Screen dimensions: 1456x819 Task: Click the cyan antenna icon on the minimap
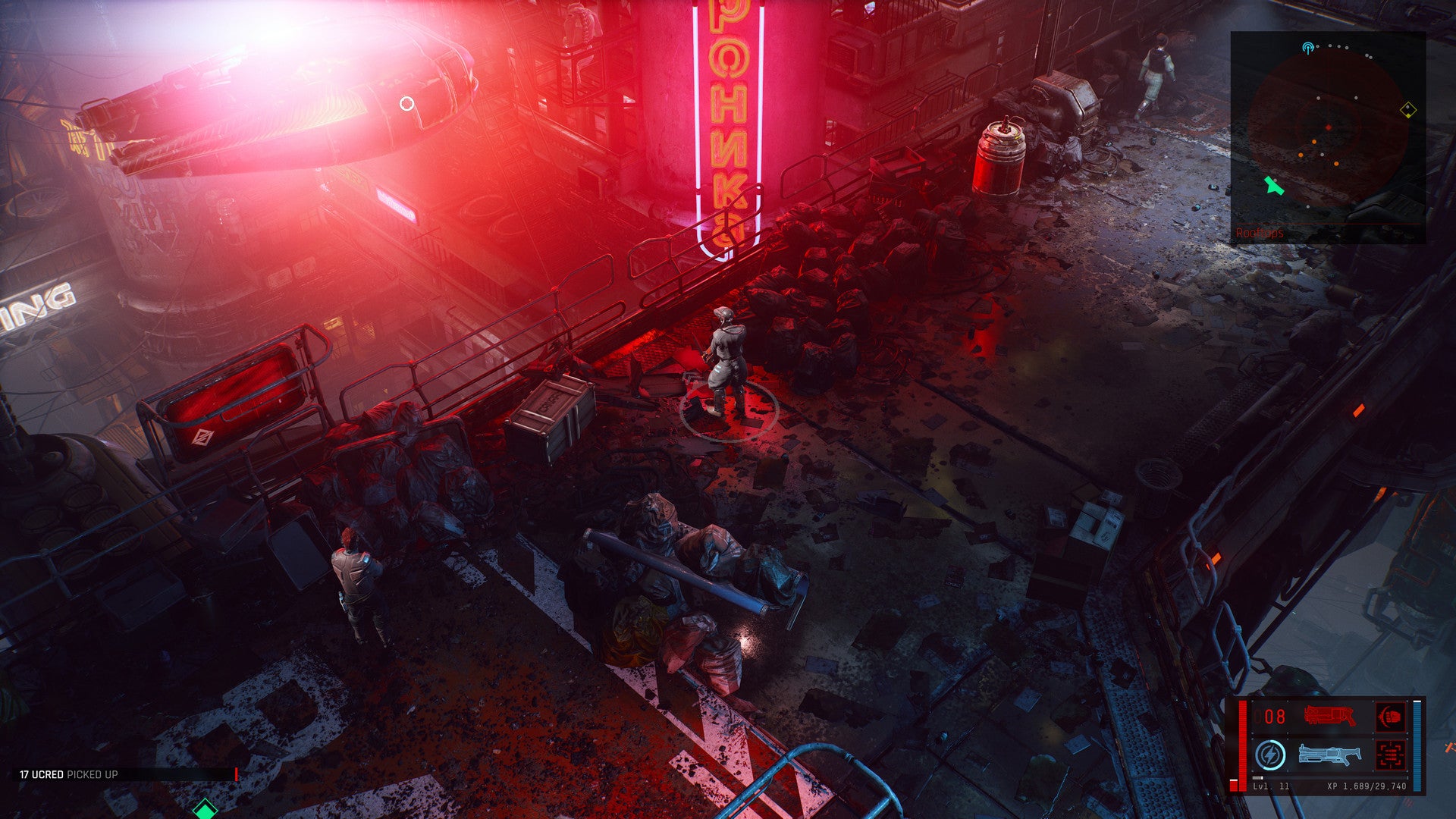point(1307,48)
